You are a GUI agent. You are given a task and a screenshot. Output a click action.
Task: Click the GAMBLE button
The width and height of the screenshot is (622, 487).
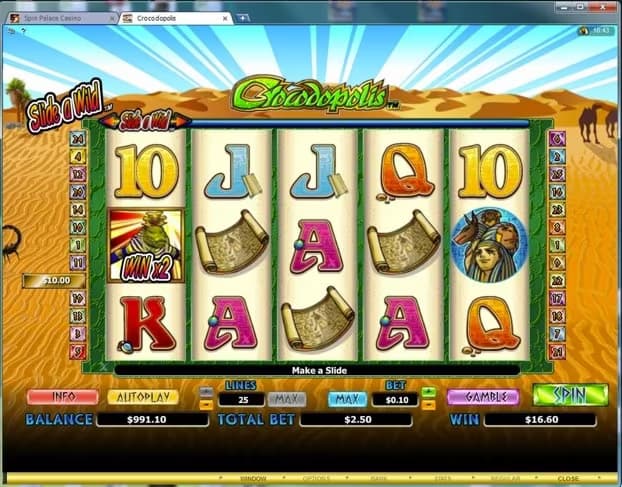click(x=483, y=397)
